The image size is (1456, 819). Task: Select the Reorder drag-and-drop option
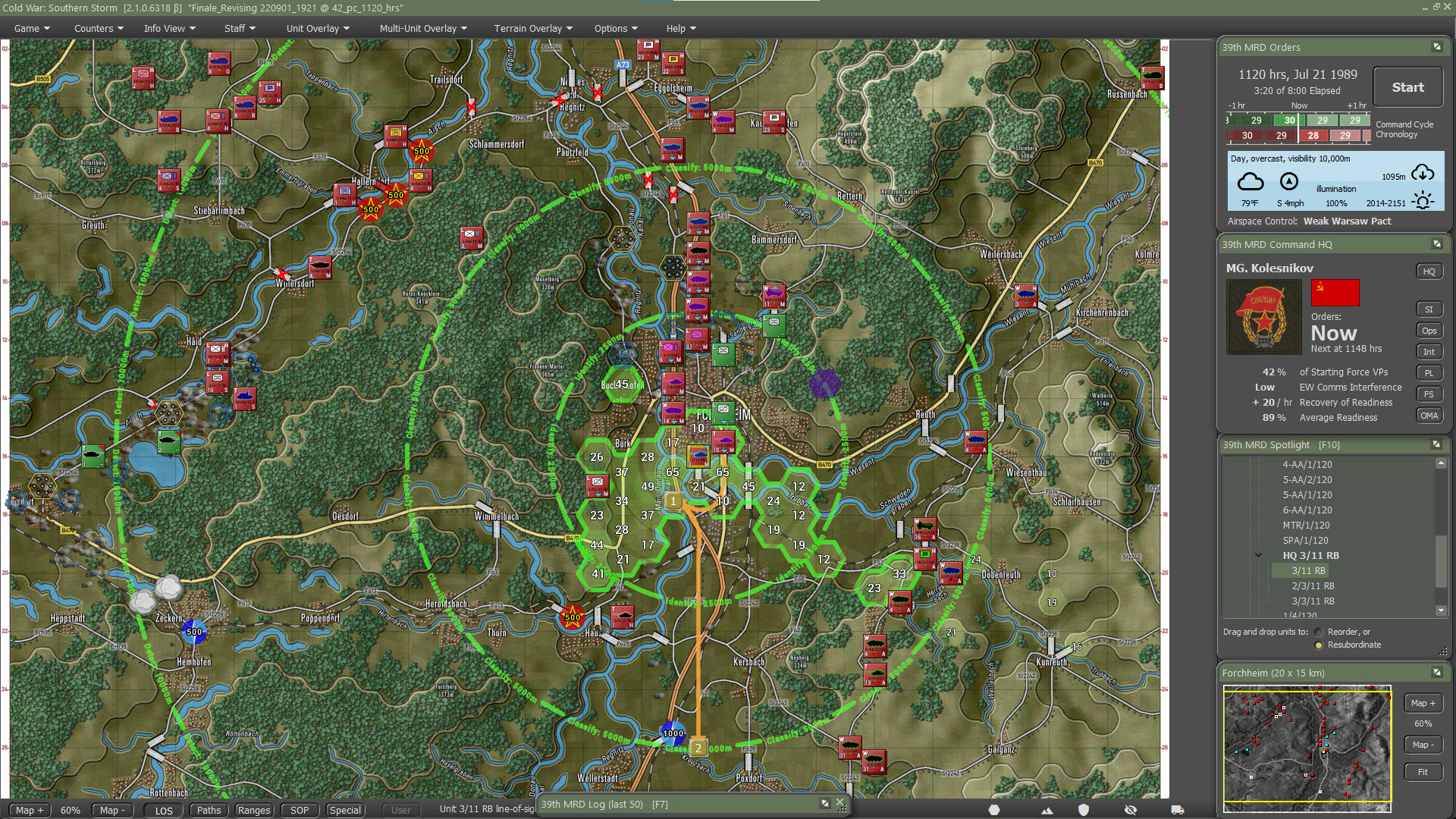point(1319,631)
